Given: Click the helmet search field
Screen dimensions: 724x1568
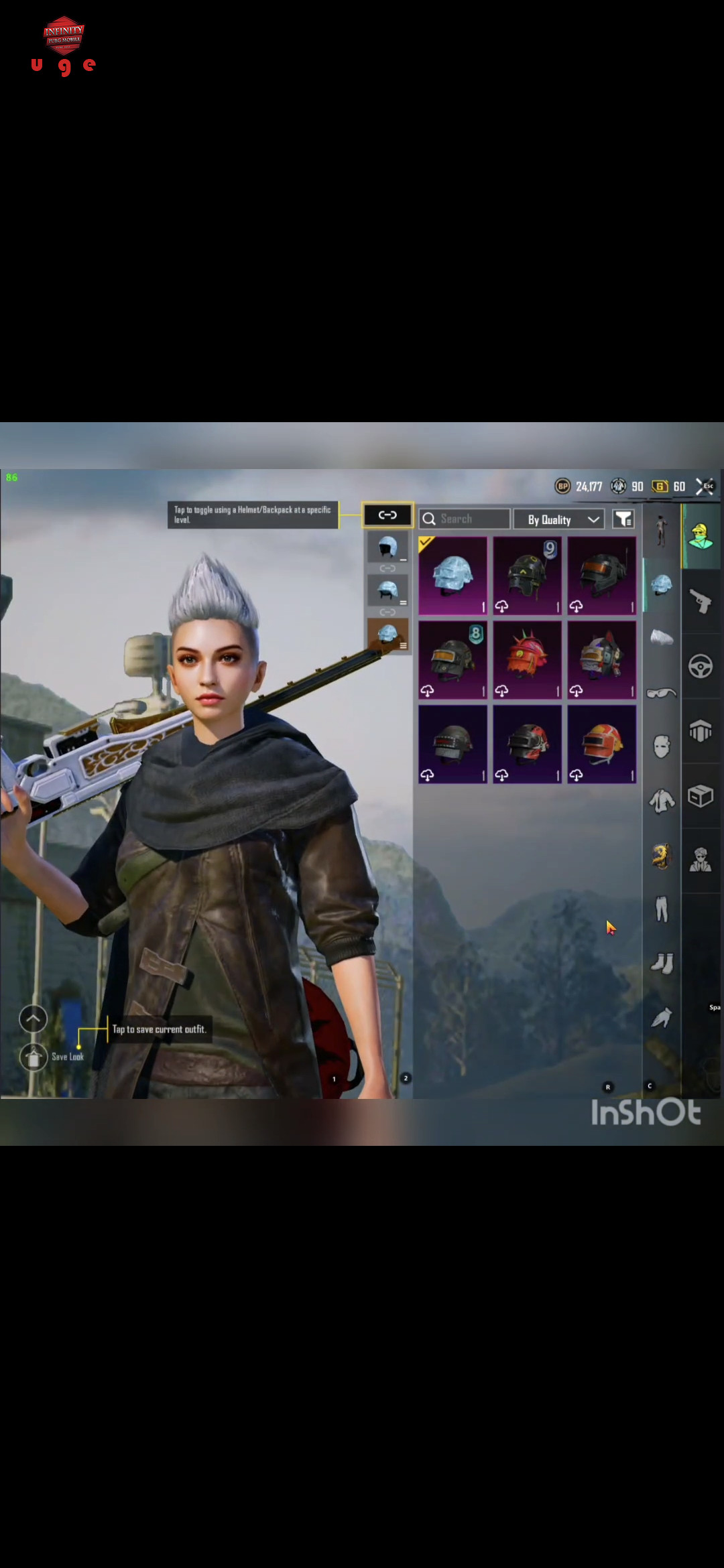Looking at the screenshot, I should tap(464, 519).
